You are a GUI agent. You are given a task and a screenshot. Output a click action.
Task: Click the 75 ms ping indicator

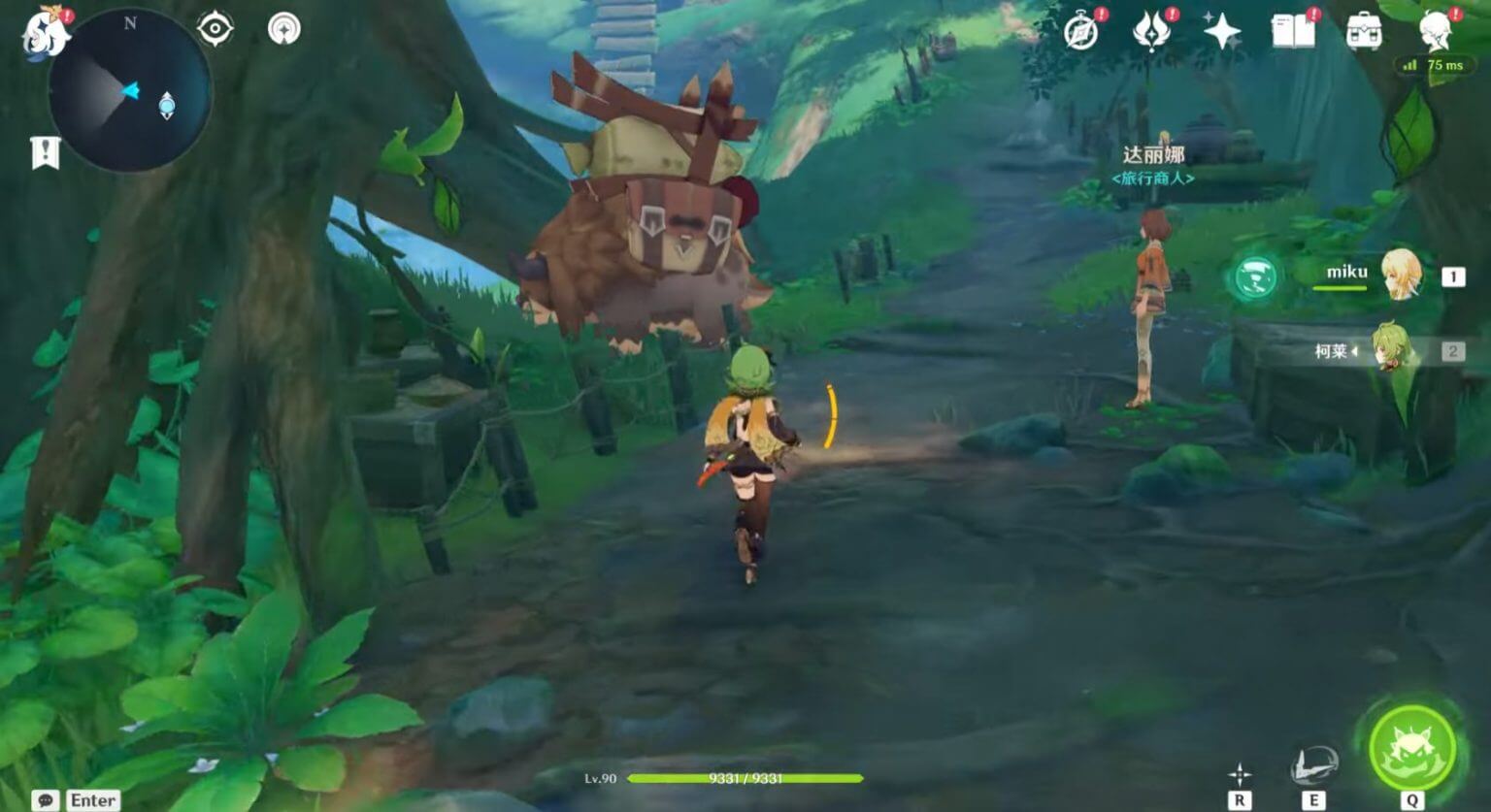pyautogui.click(x=1437, y=65)
